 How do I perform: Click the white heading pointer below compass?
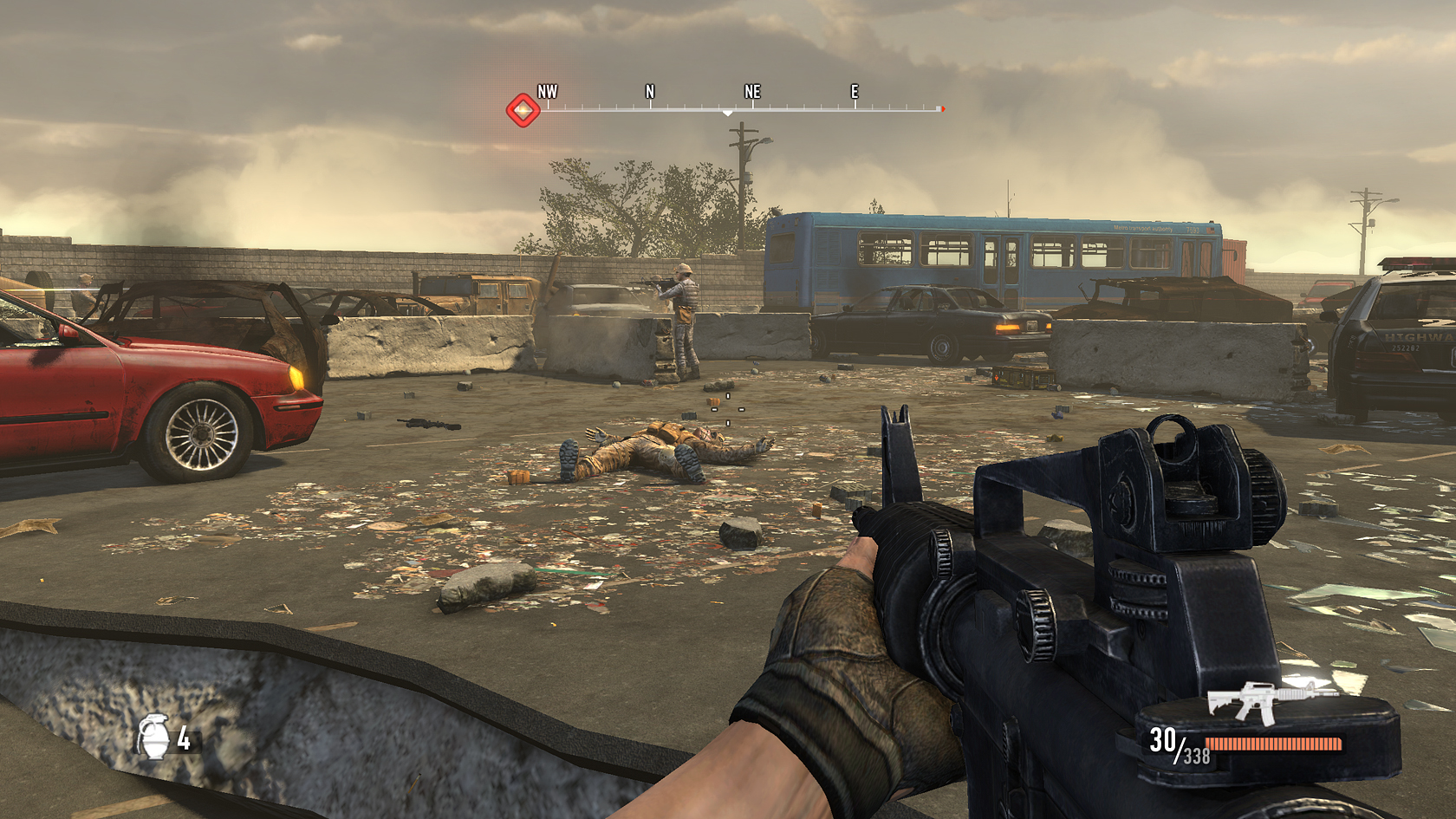(725, 114)
